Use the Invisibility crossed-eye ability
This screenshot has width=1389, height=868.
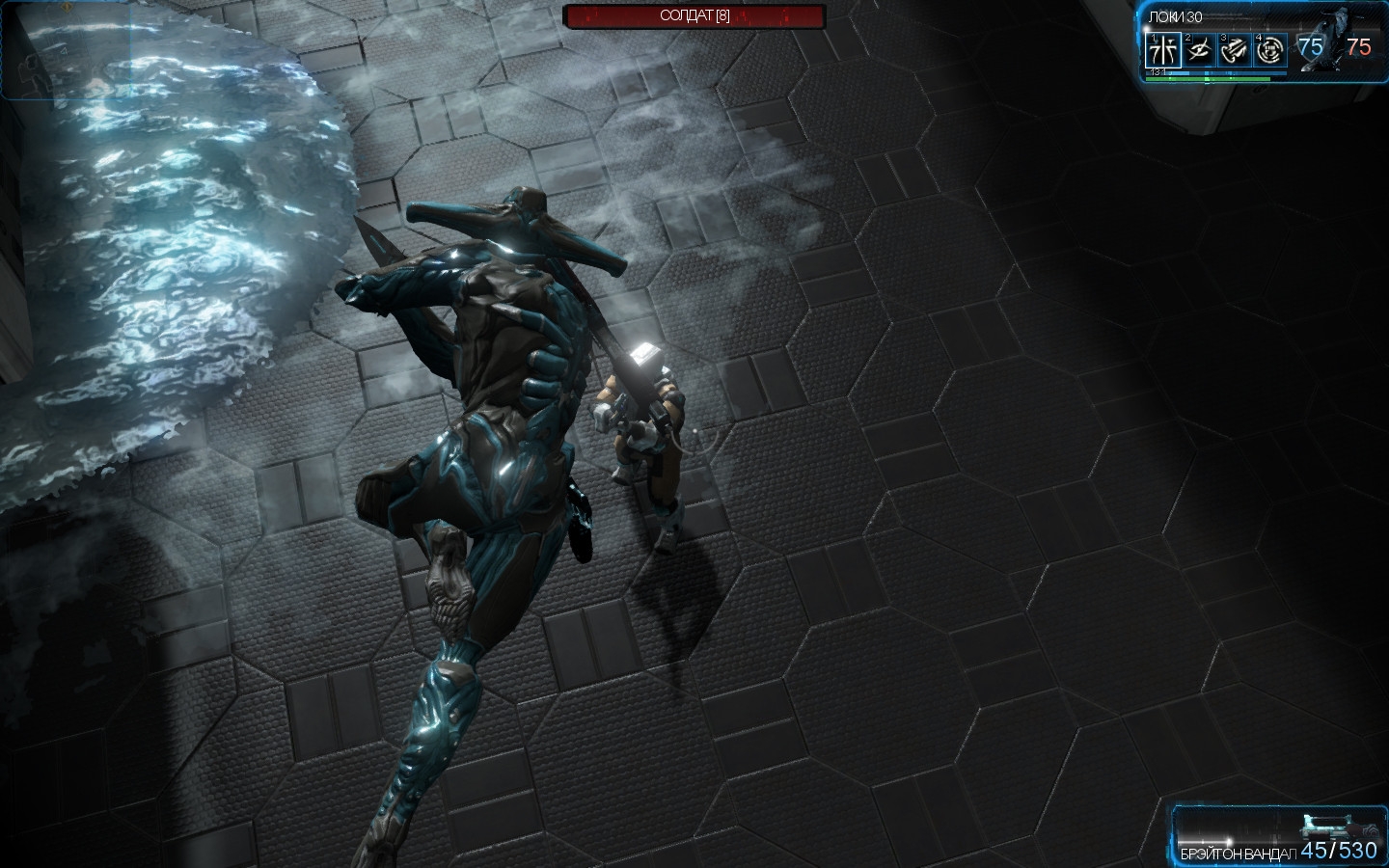[1199, 49]
